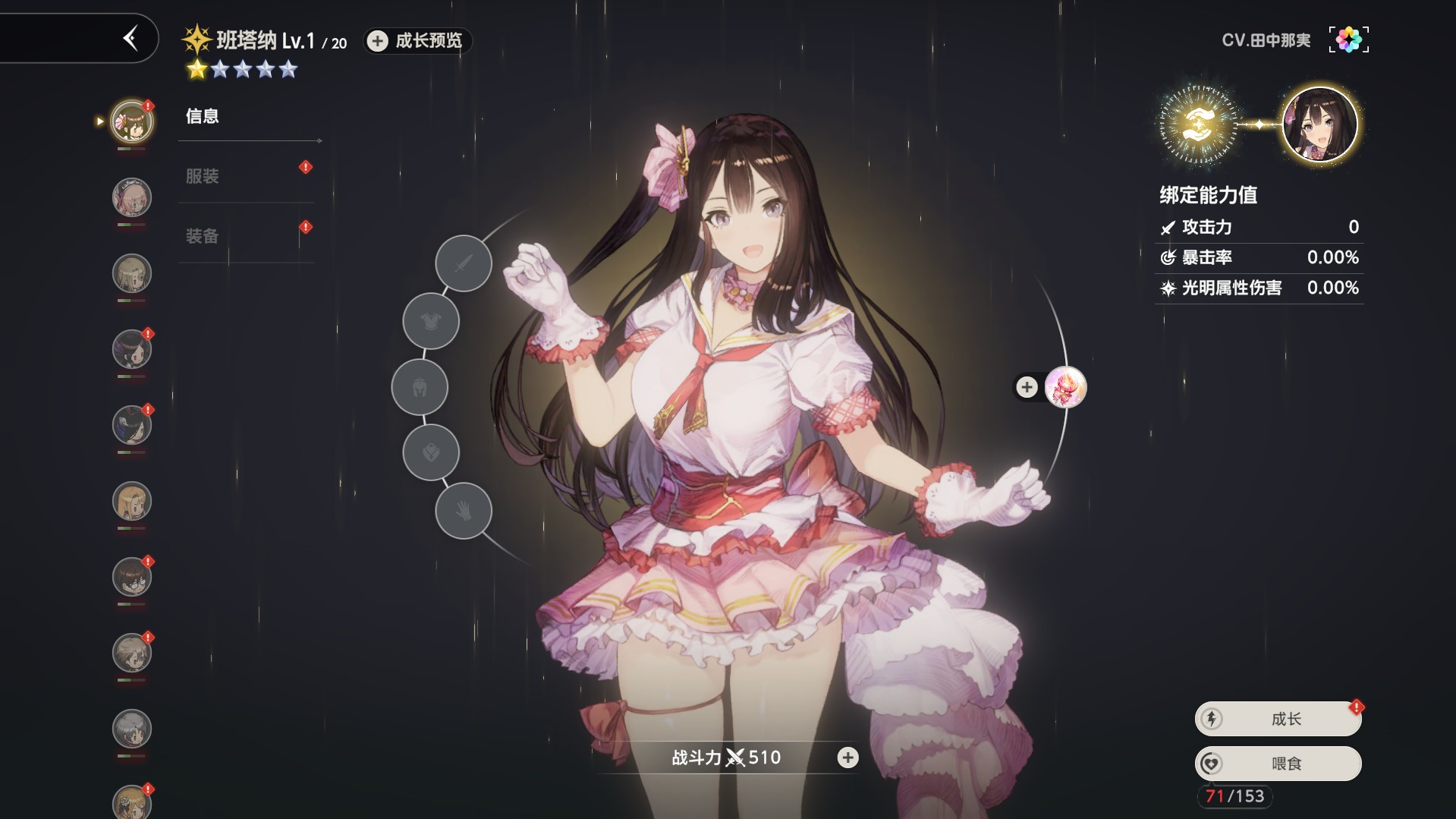
Task: Switch to the 服装 tab
Action: [202, 175]
